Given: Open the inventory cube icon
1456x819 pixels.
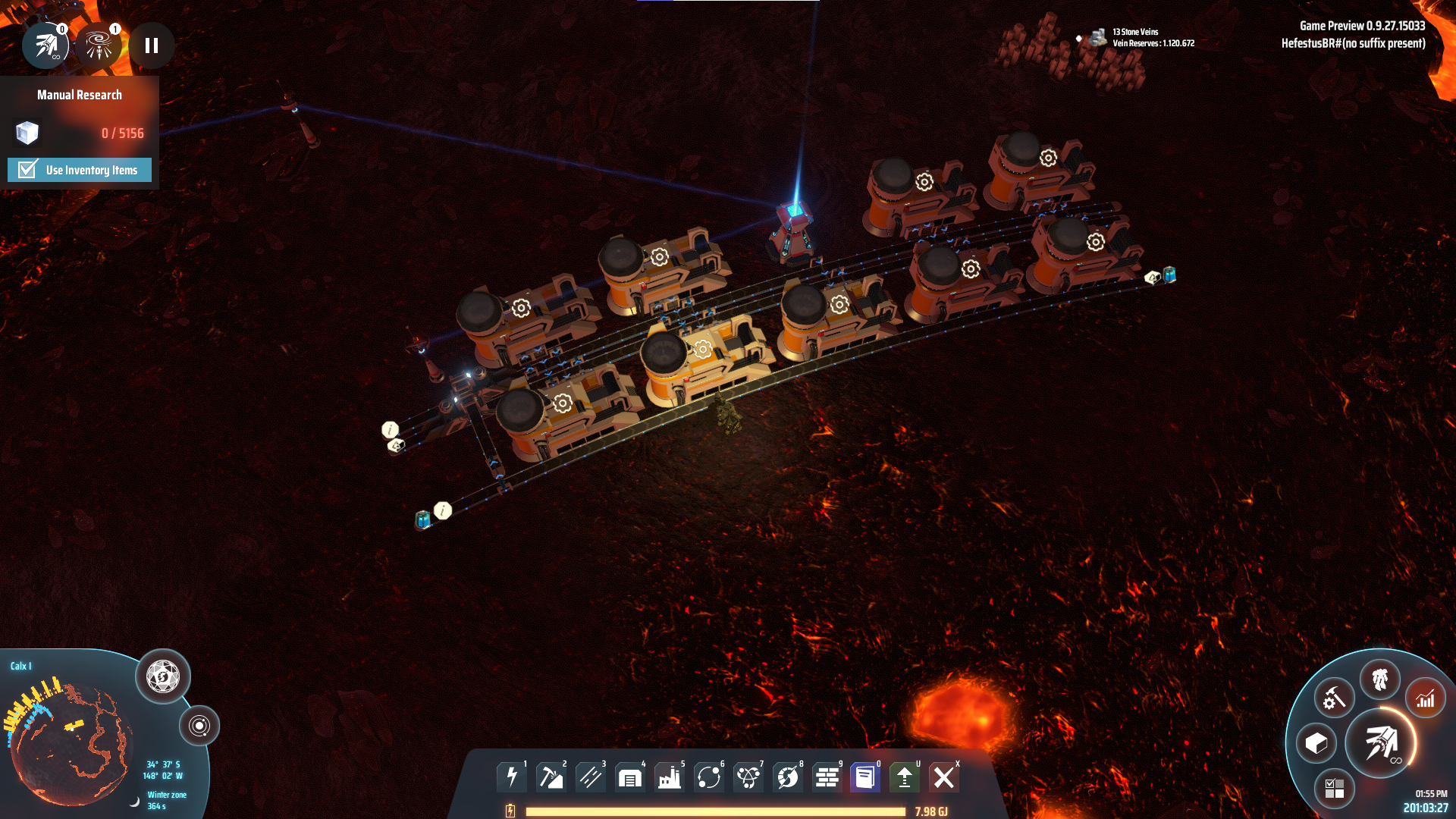Looking at the screenshot, I should pos(1316,744).
